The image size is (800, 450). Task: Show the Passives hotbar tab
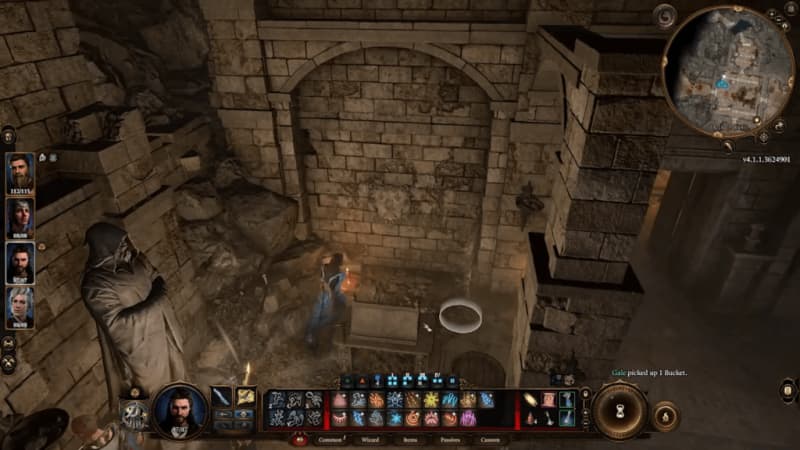[x=449, y=439]
